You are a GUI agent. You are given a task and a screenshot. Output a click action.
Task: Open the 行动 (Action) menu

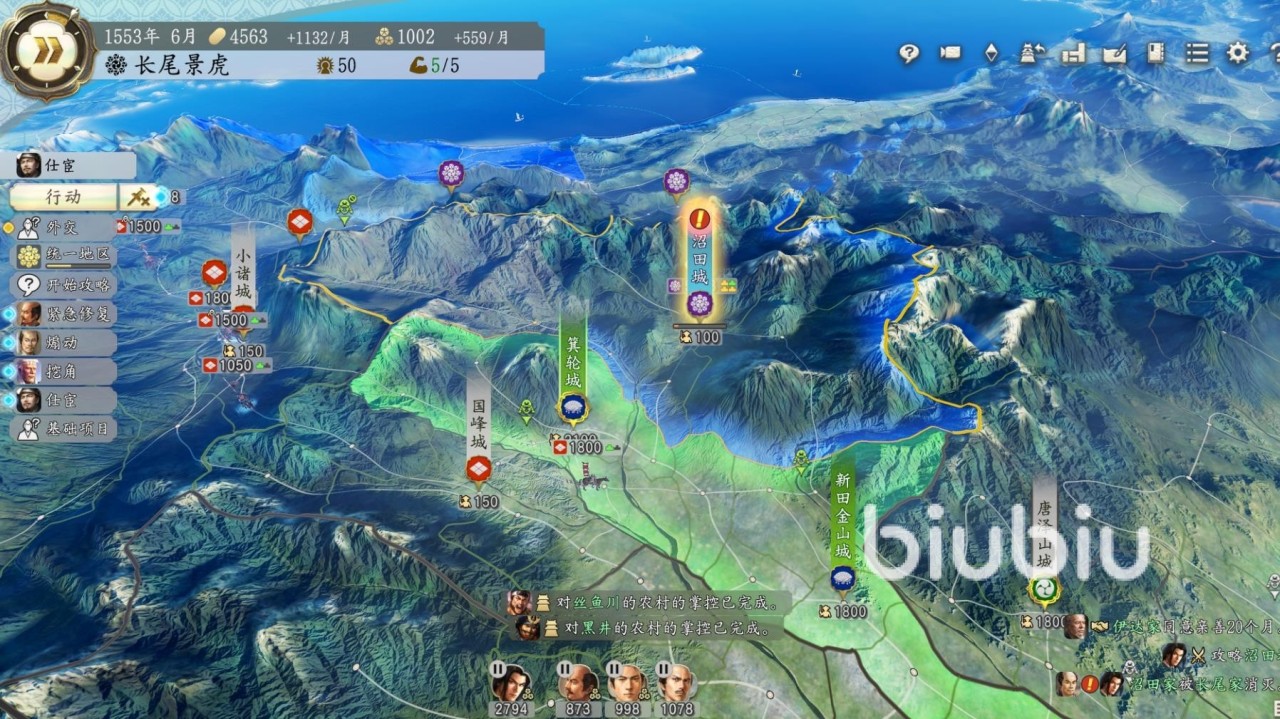[65, 197]
